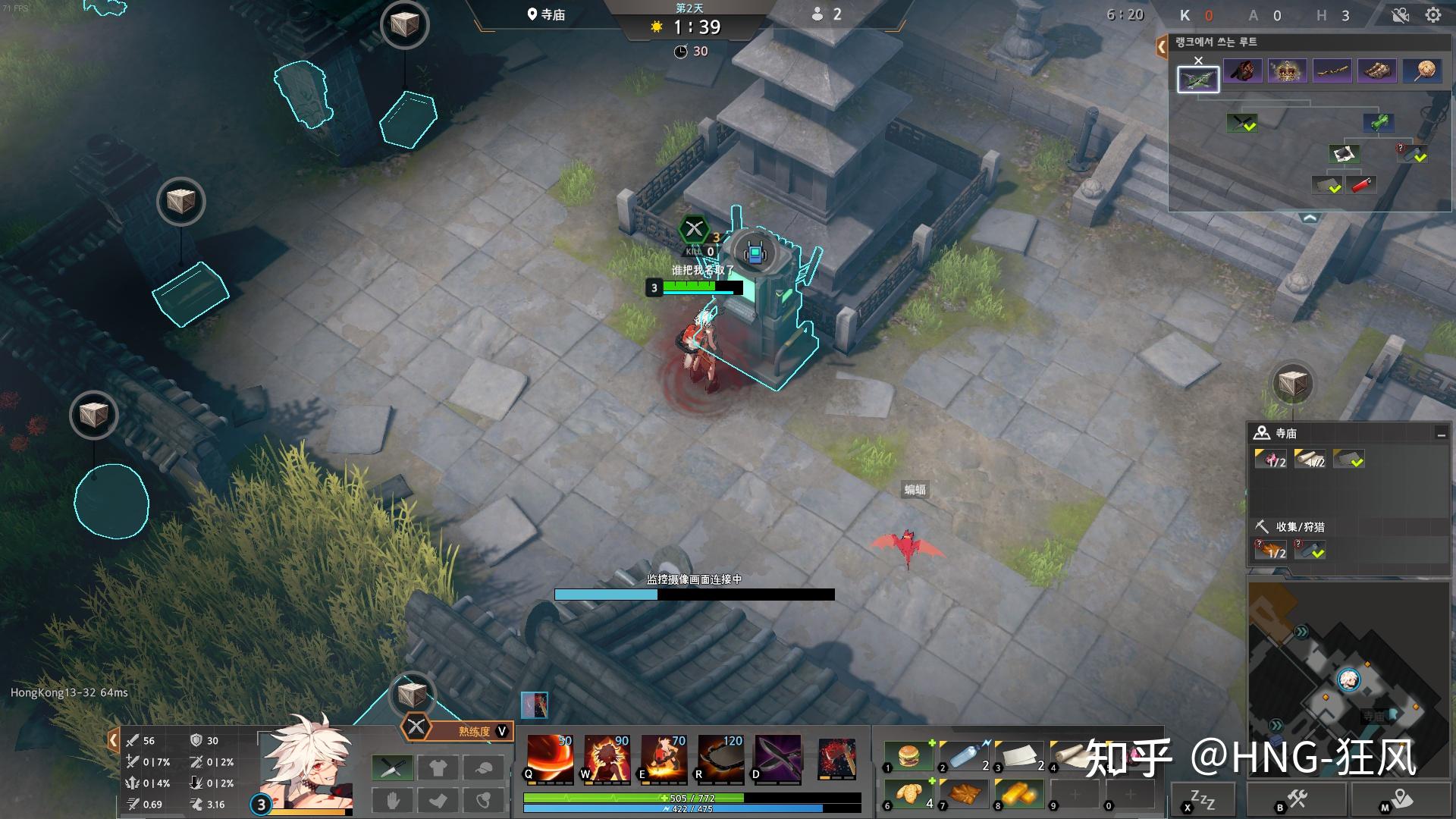Use the hamburger in inventory slot 1
This screenshot has width=1456, height=819.
908,756
